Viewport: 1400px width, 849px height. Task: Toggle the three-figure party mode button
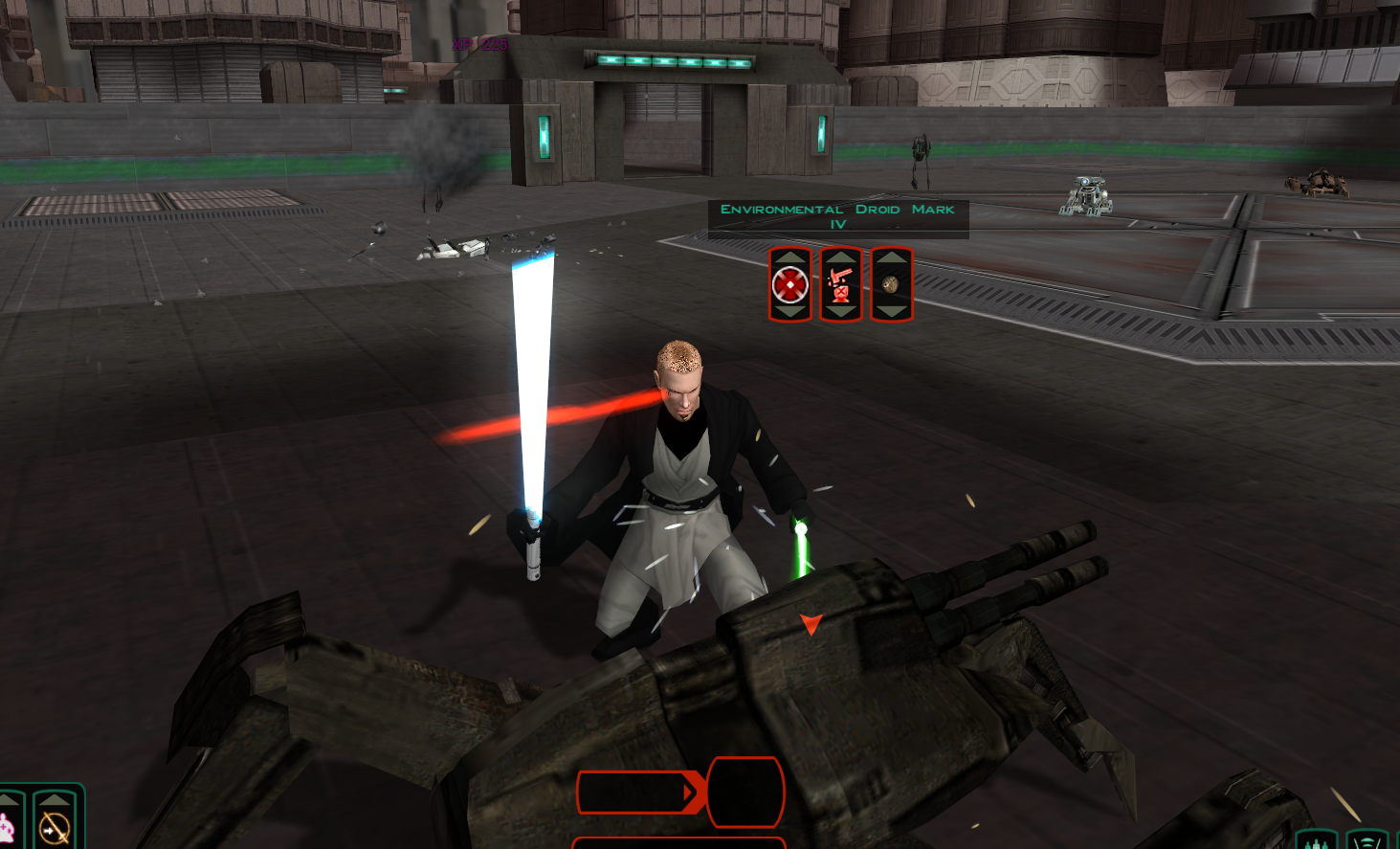click(x=1317, y=842)
